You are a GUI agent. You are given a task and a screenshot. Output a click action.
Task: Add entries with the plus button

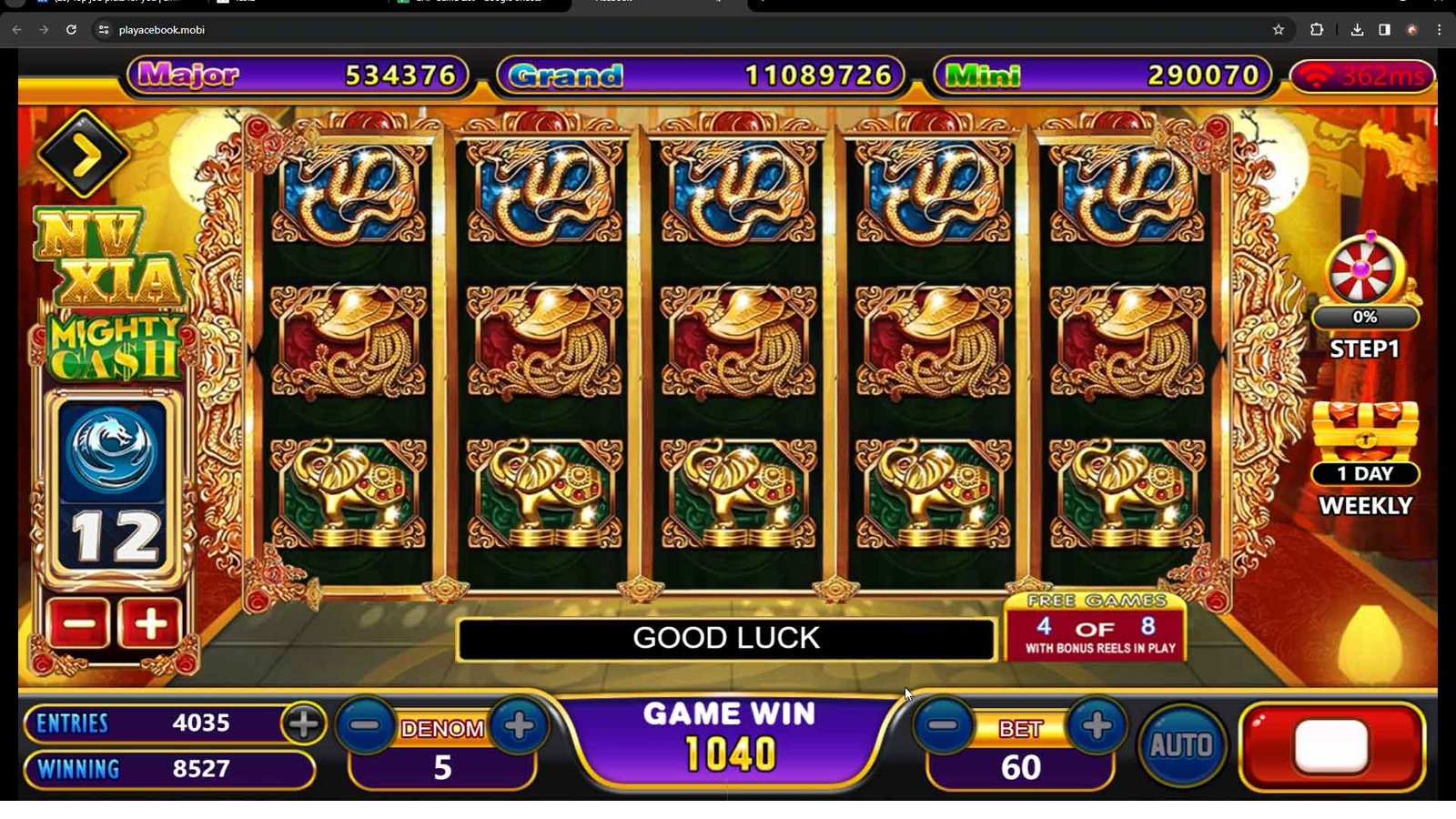303,724
